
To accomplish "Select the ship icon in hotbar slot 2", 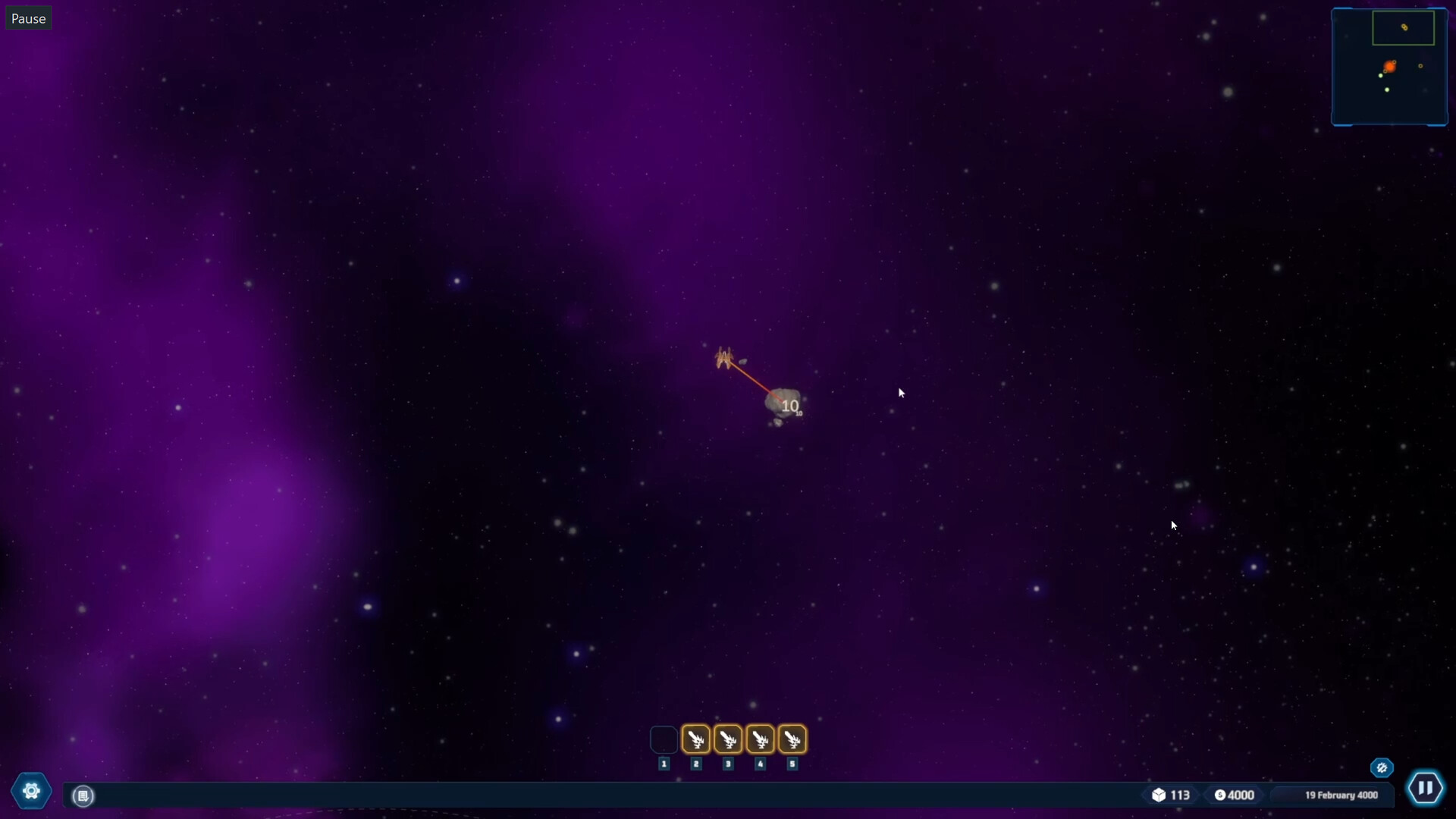I will pyautogui.click(x=695, y=739).
